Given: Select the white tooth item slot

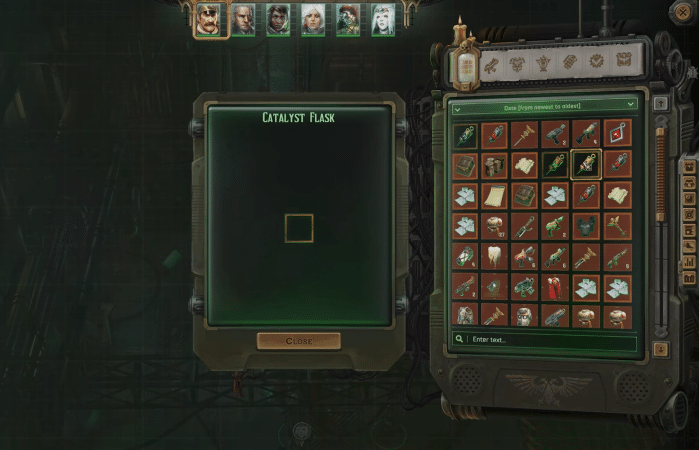Looking at the screenshot, I should [x=495, y=256].
